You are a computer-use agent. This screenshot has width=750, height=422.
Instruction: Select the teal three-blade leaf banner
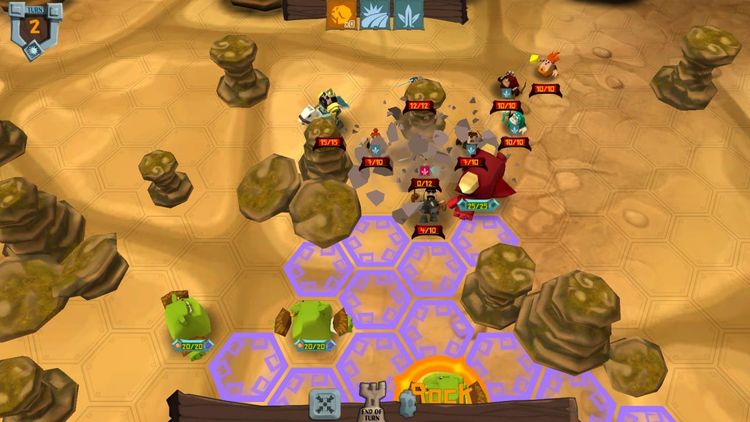pyautogui.click(x=407, y=14)
